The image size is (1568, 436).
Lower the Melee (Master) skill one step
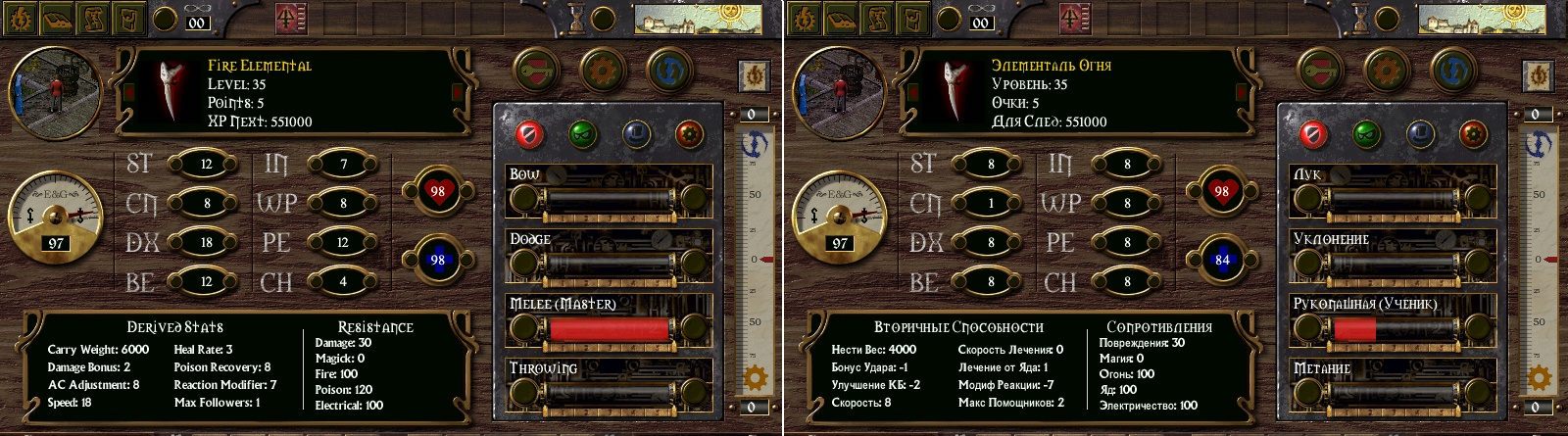[x=523, y=329]
